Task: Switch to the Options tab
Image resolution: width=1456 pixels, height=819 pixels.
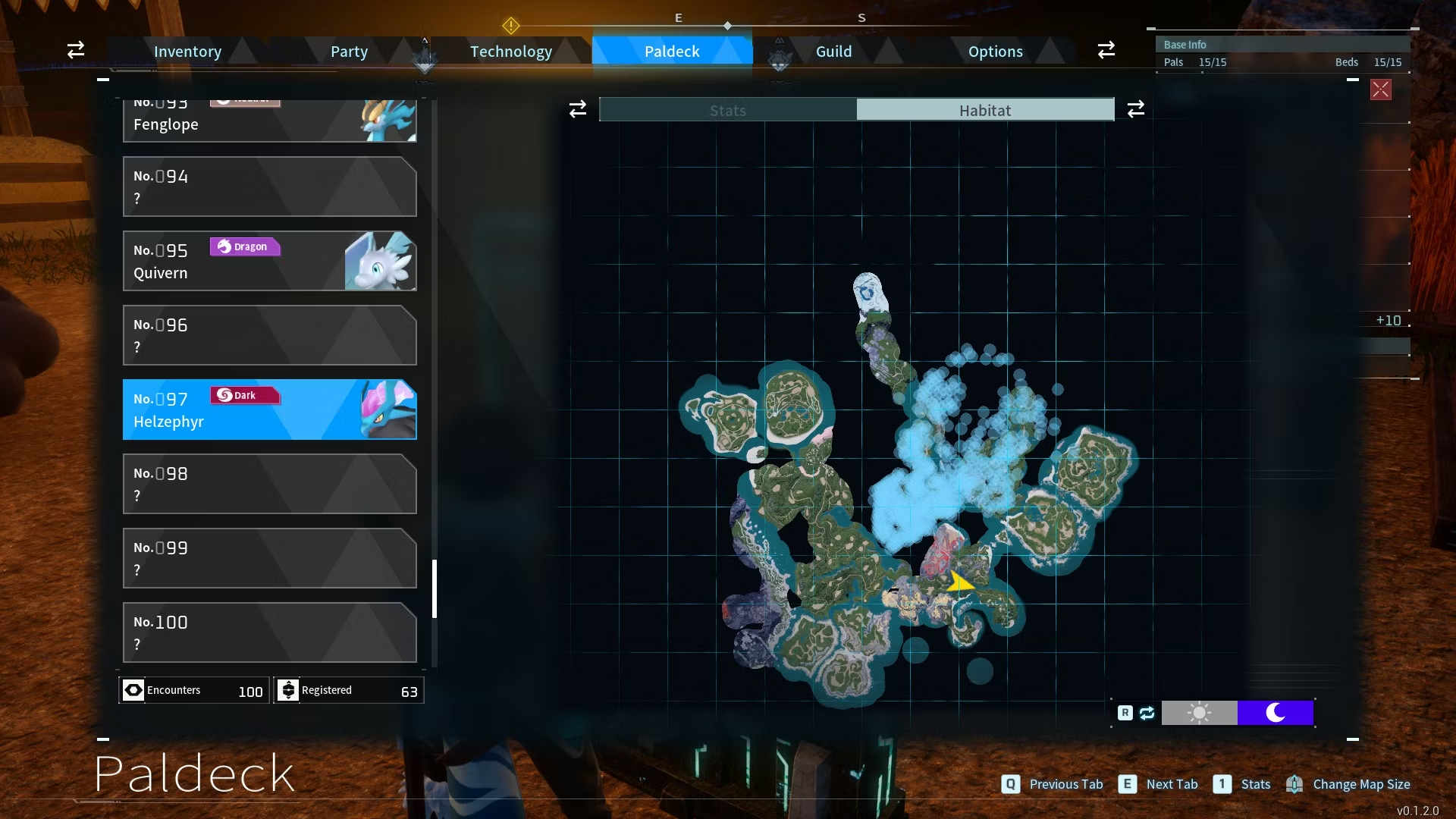Action: (995, 52)
